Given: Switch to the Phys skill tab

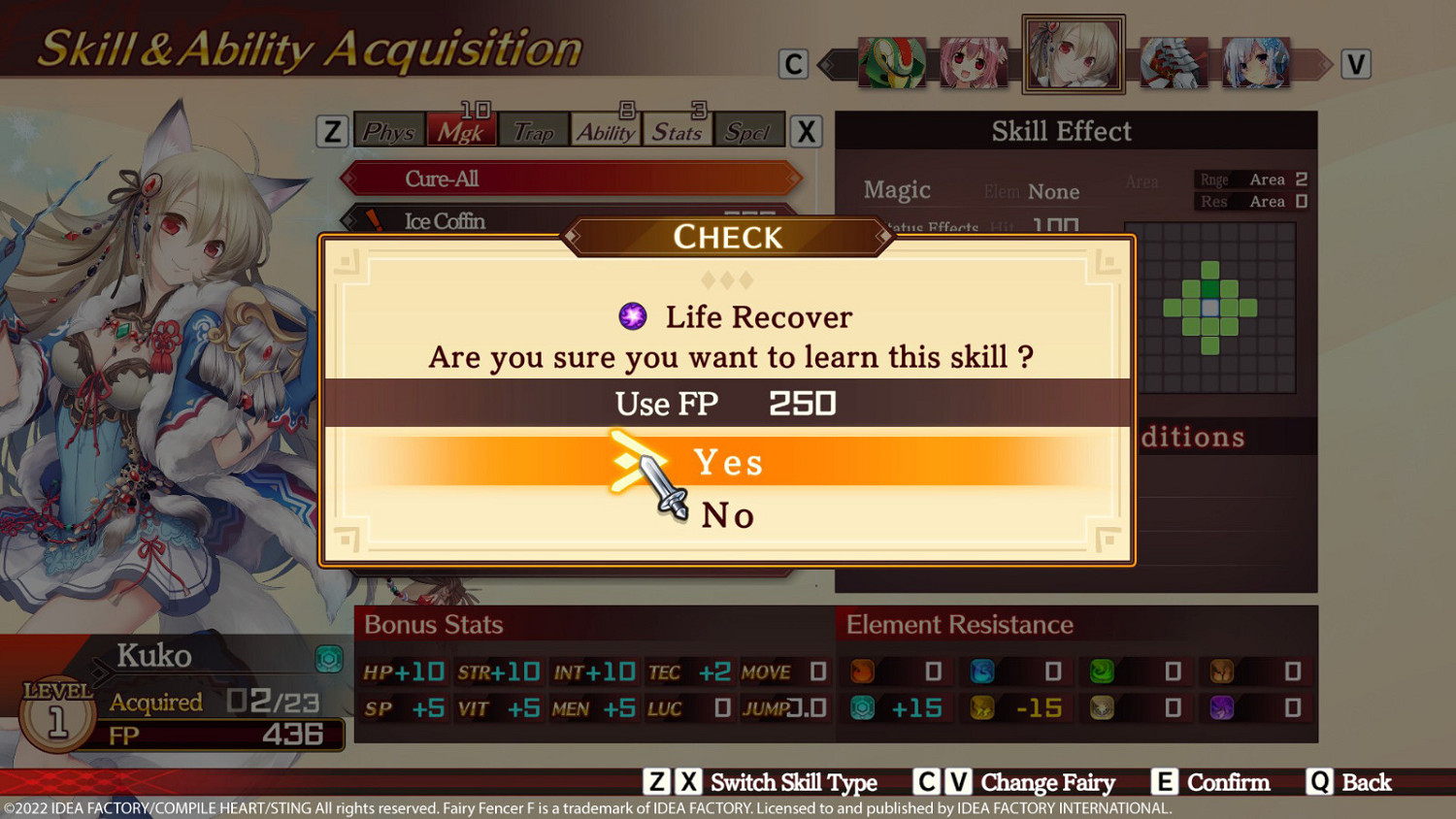Looking at the screenshot, I should (388, 132).
